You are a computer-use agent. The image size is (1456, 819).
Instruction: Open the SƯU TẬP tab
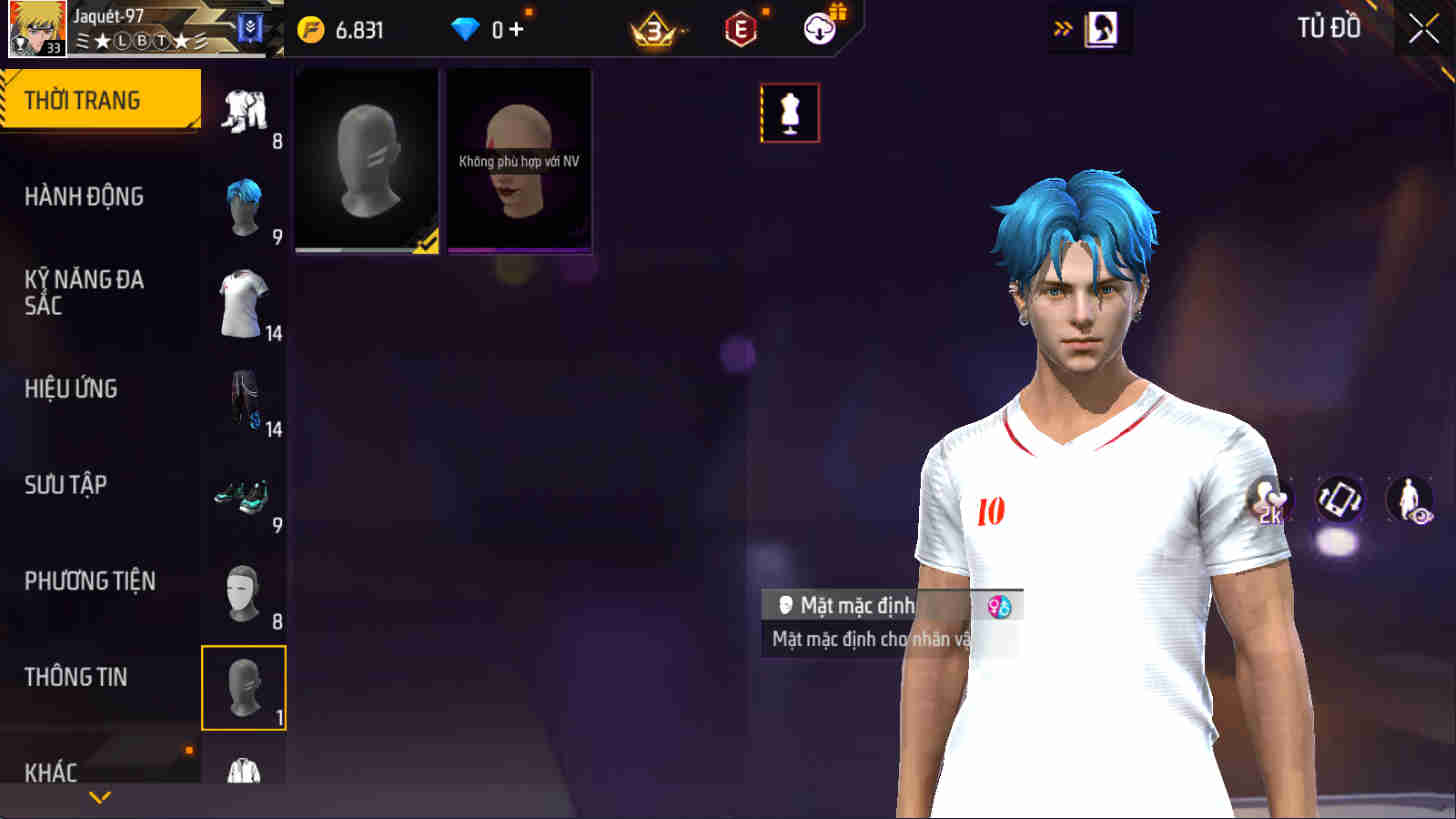65,484
